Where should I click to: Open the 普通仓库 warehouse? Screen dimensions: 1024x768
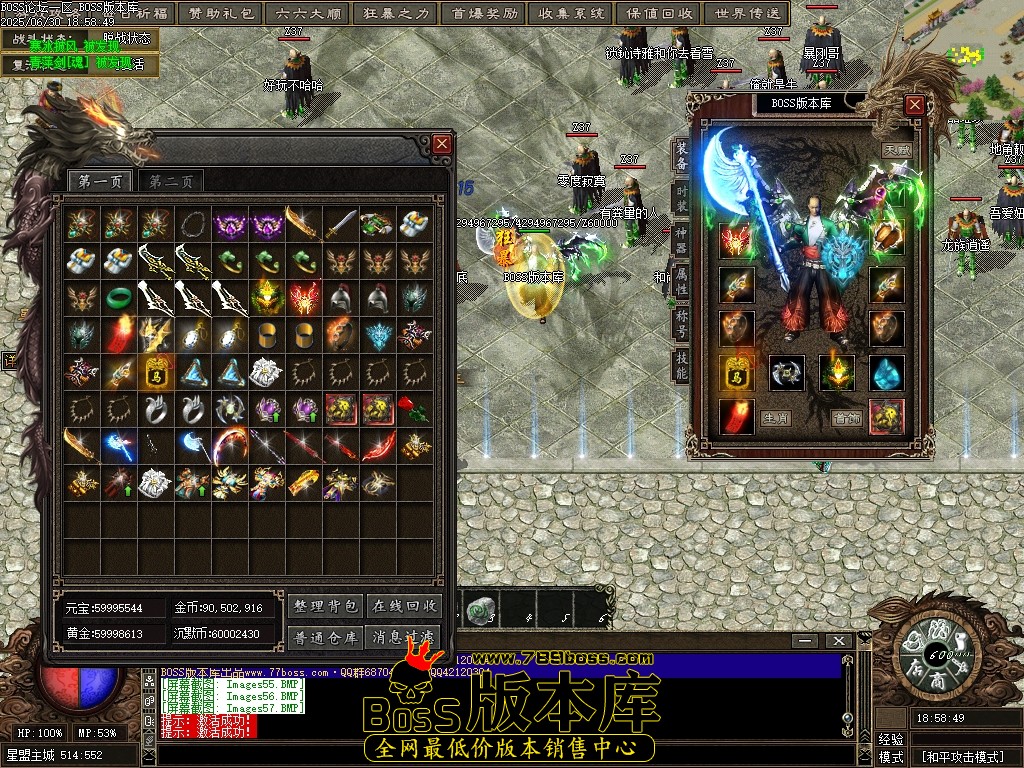click(325, 636)
